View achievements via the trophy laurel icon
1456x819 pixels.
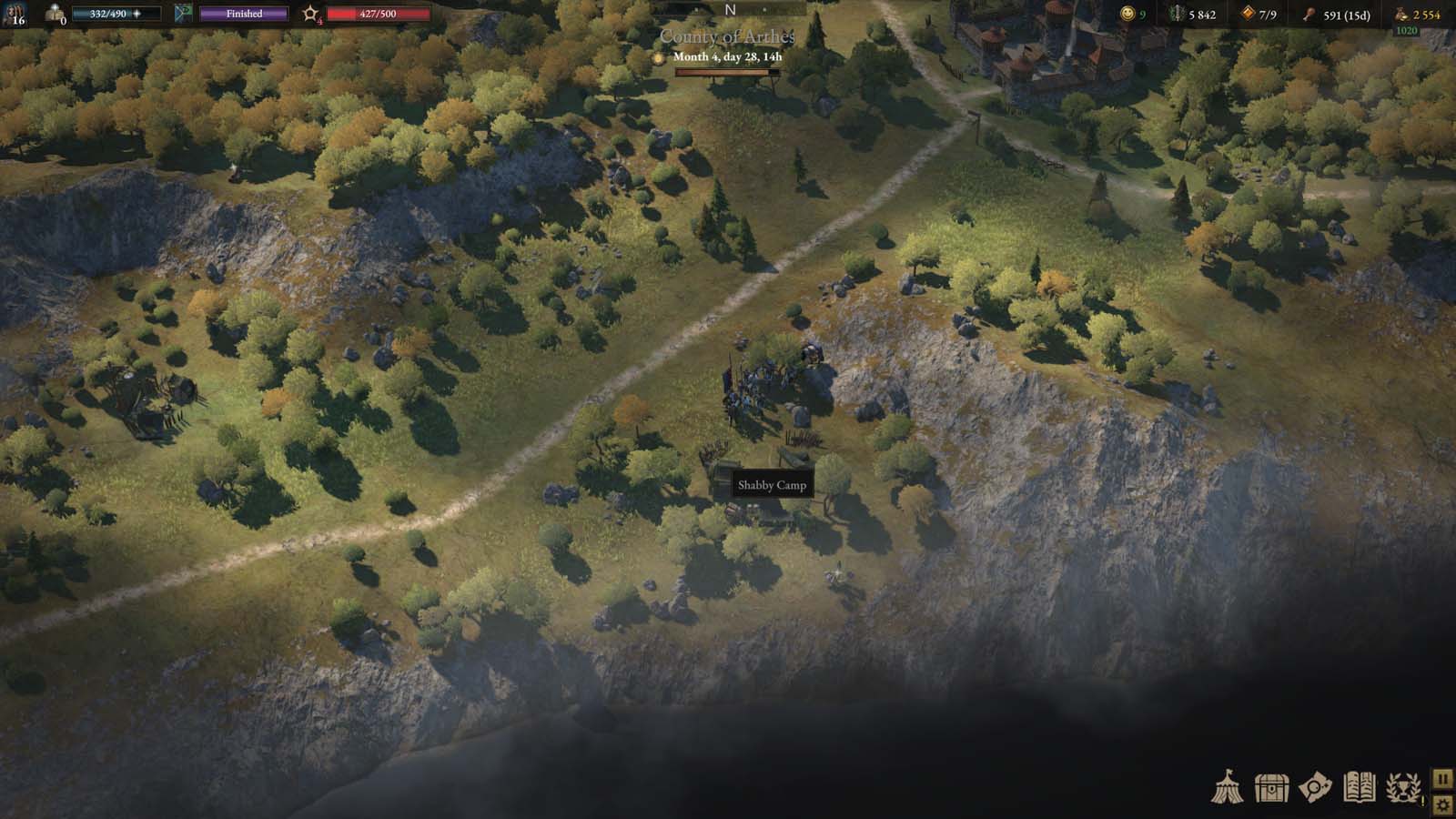(1401, 786)
